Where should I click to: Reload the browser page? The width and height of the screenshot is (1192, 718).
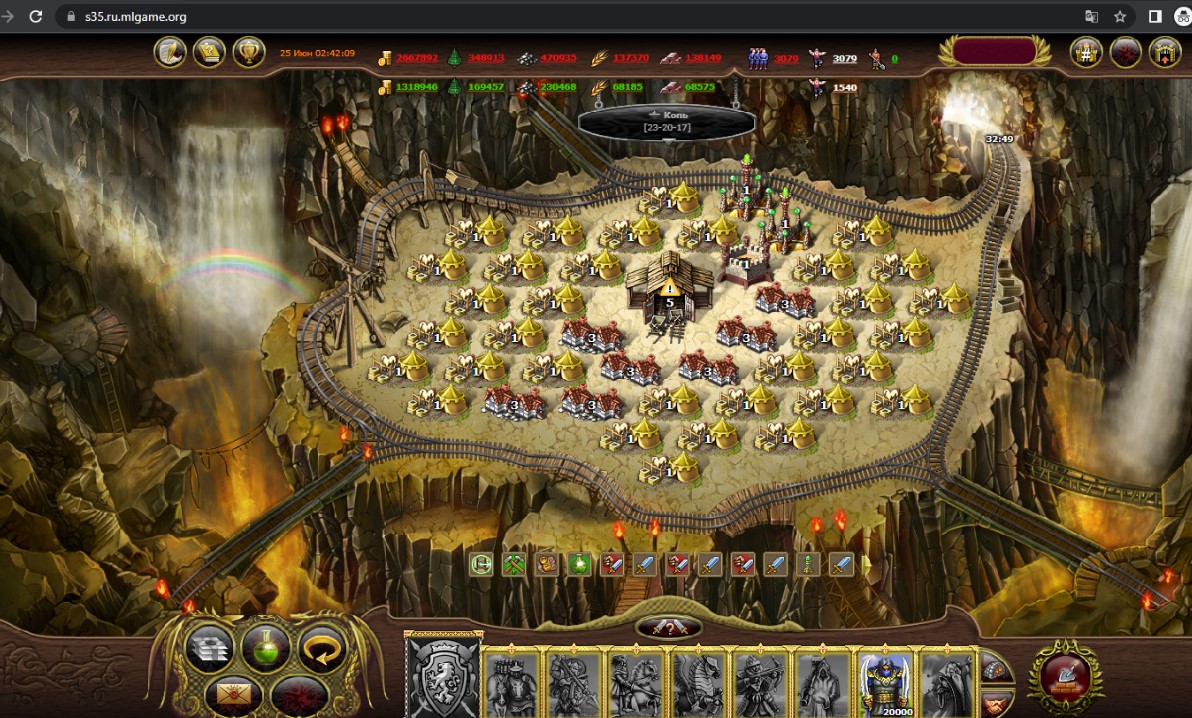tap(36, 16)
